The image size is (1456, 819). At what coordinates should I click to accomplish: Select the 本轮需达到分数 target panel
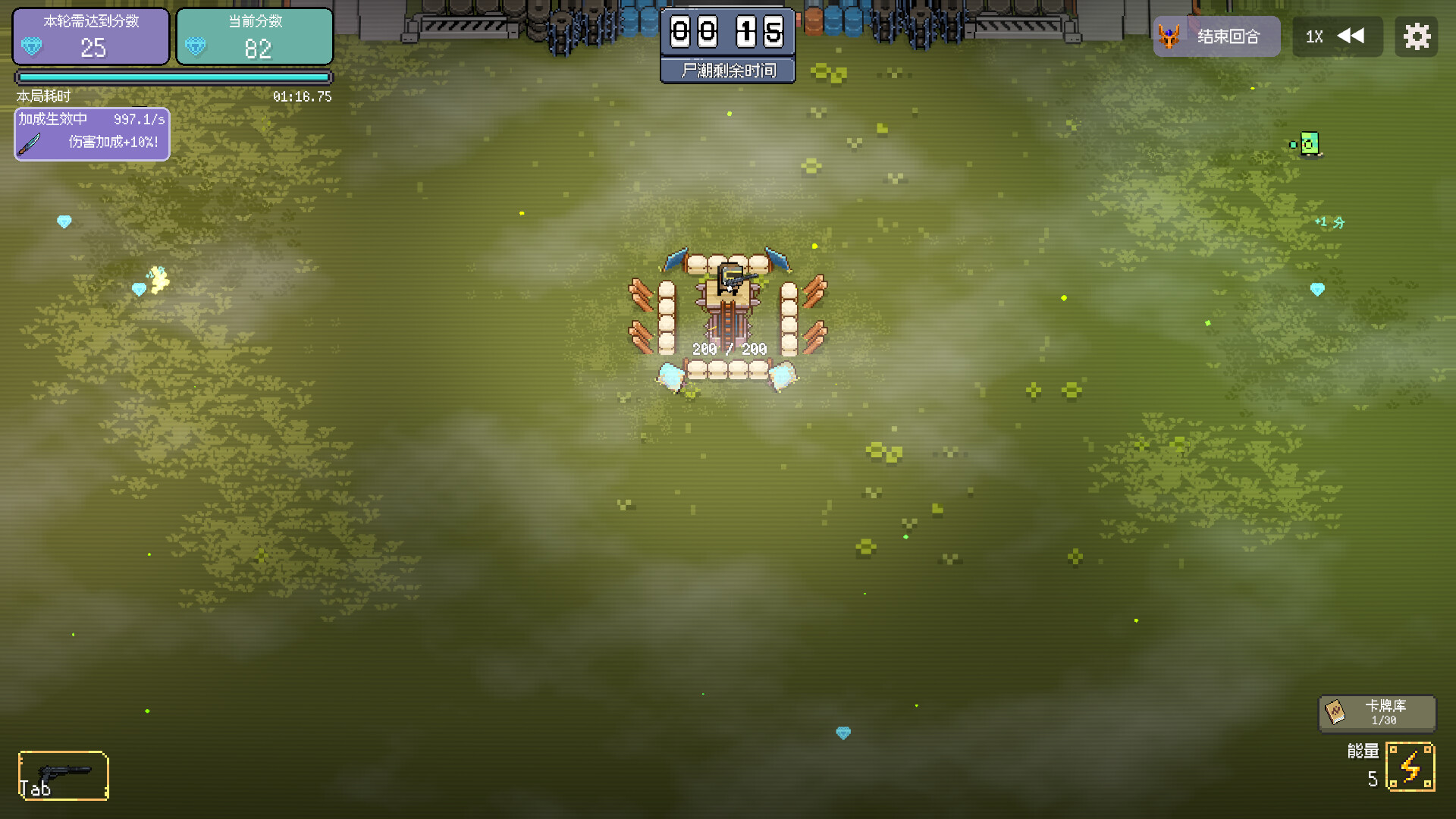coord(90,36)
